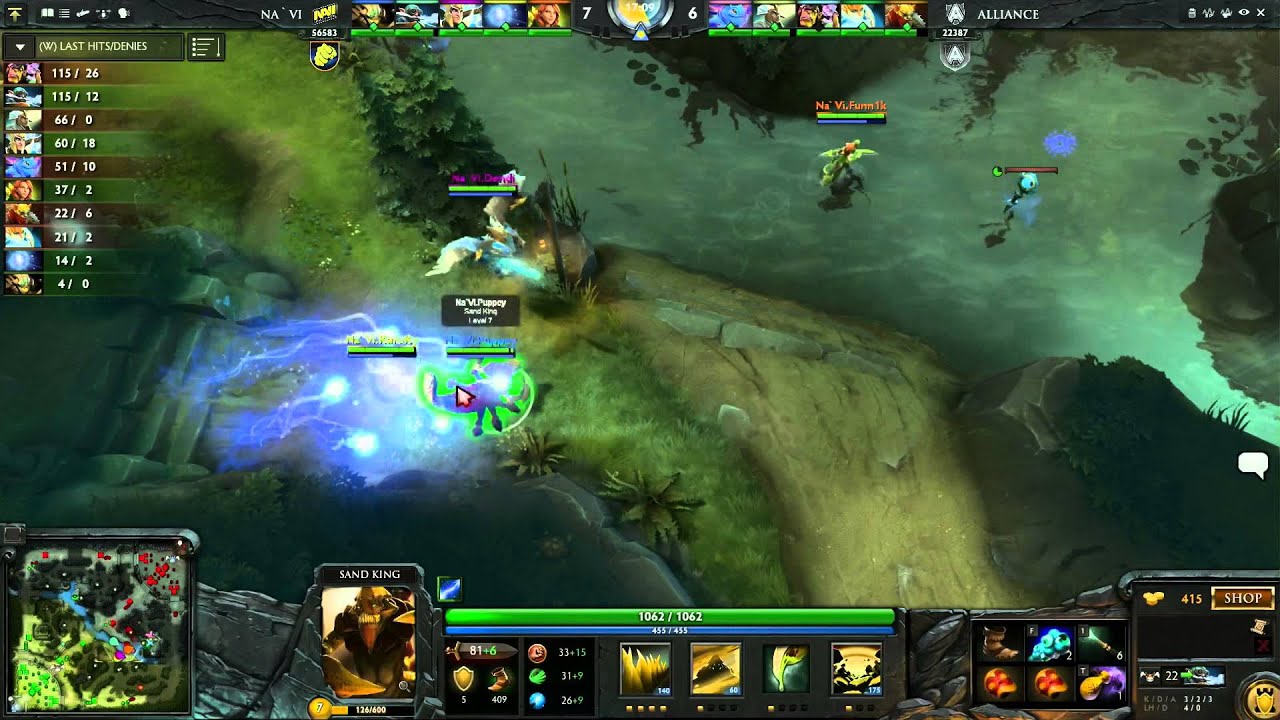
Task: Use the blue clarity cluster item
Action: click(x=1050, y=643)
